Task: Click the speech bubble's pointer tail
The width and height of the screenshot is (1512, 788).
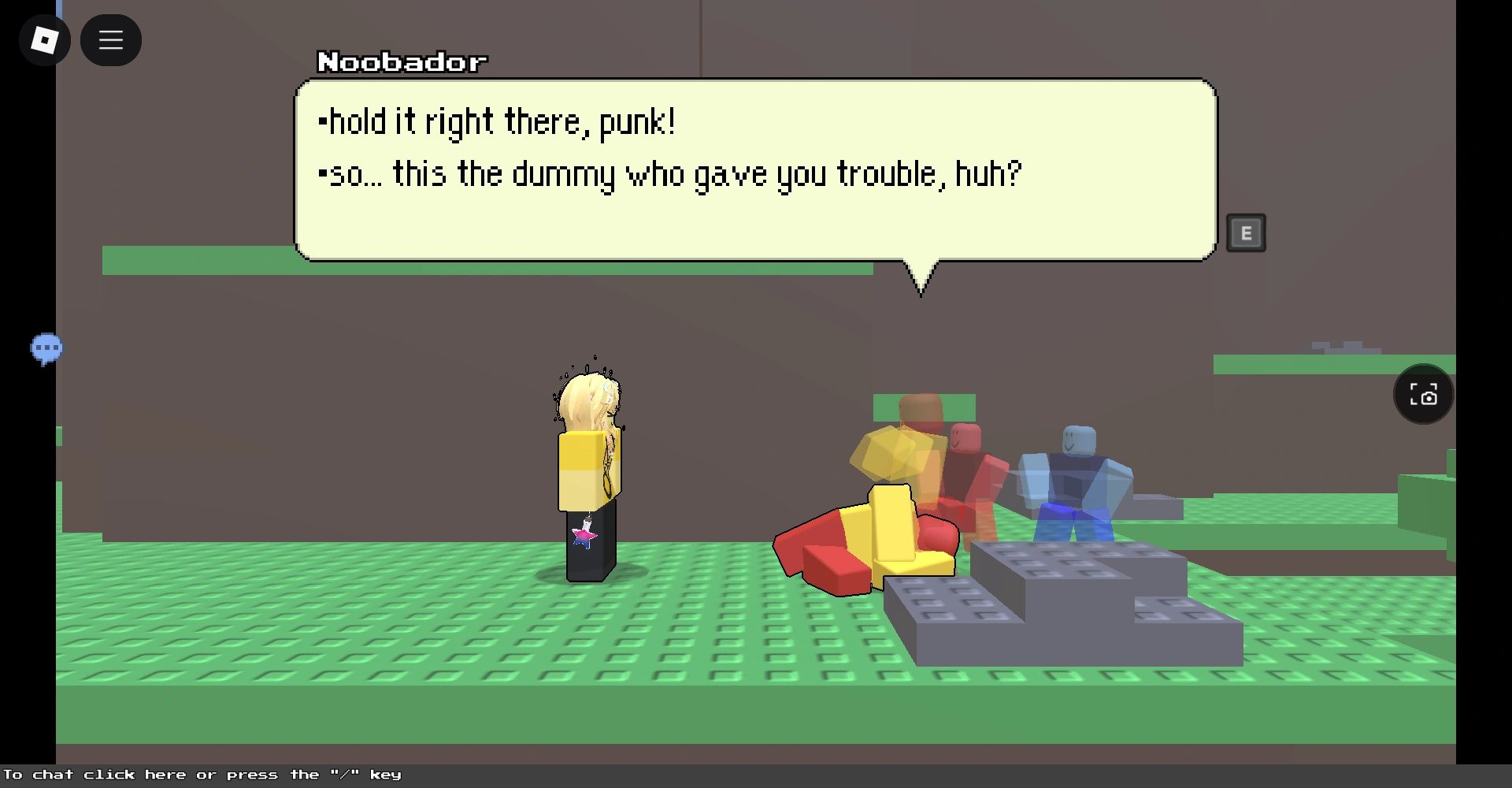Action: click(x=920, y=280)
